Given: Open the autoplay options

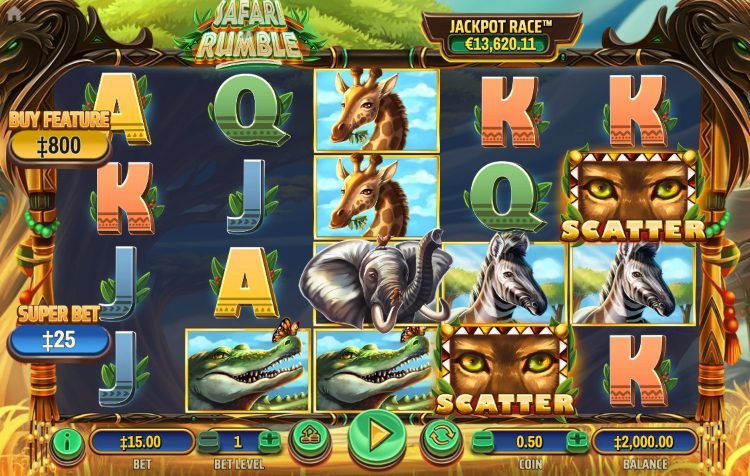Looking at the screenshot, I should point(441,437).
